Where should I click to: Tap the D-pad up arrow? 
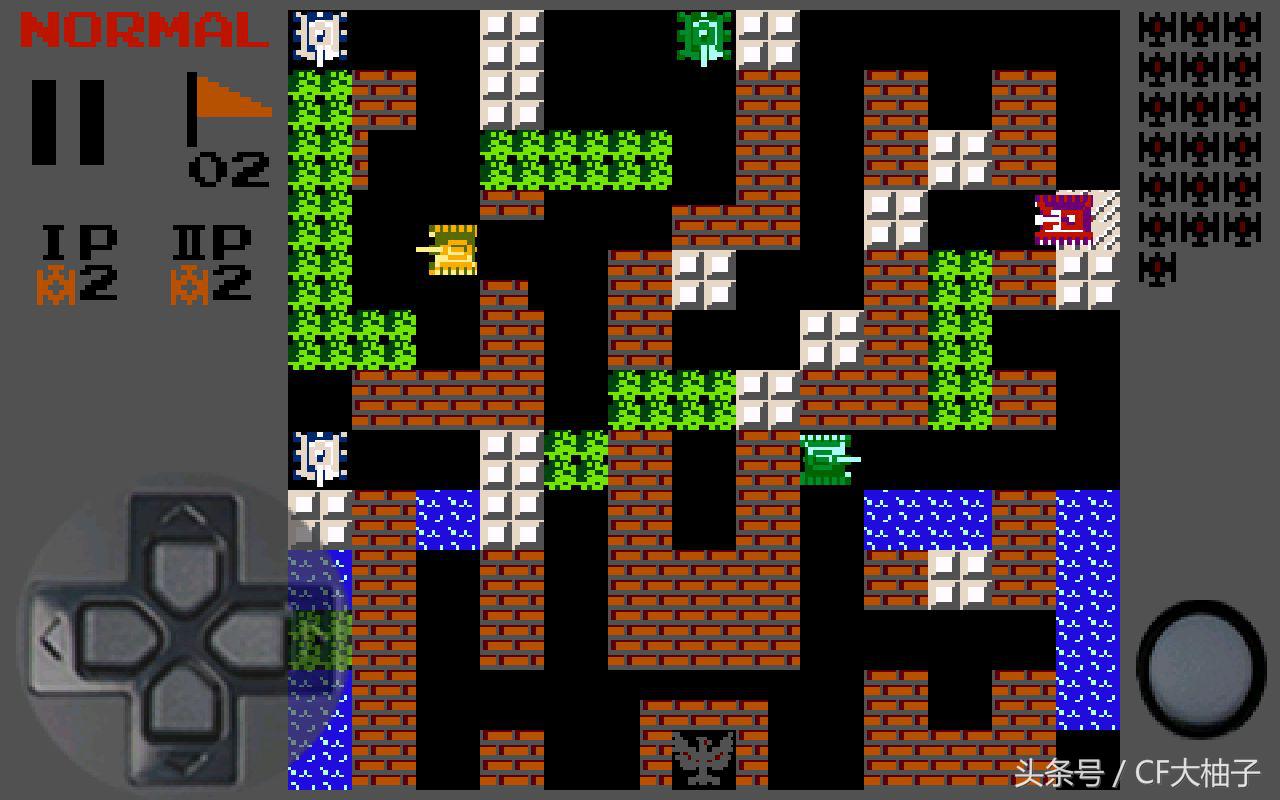click(182, 545)
